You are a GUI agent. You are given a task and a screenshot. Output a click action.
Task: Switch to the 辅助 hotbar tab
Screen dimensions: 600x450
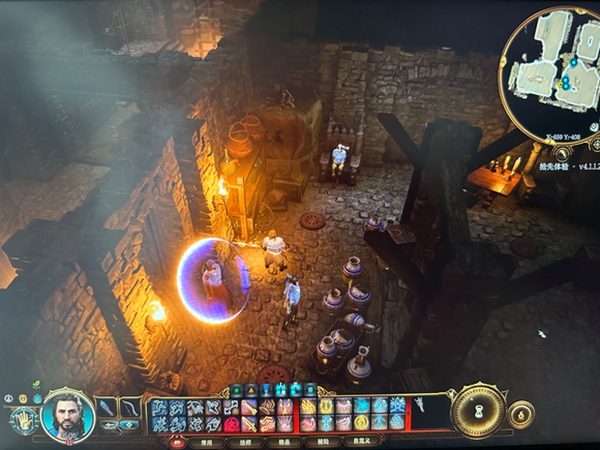coord(323,440)
